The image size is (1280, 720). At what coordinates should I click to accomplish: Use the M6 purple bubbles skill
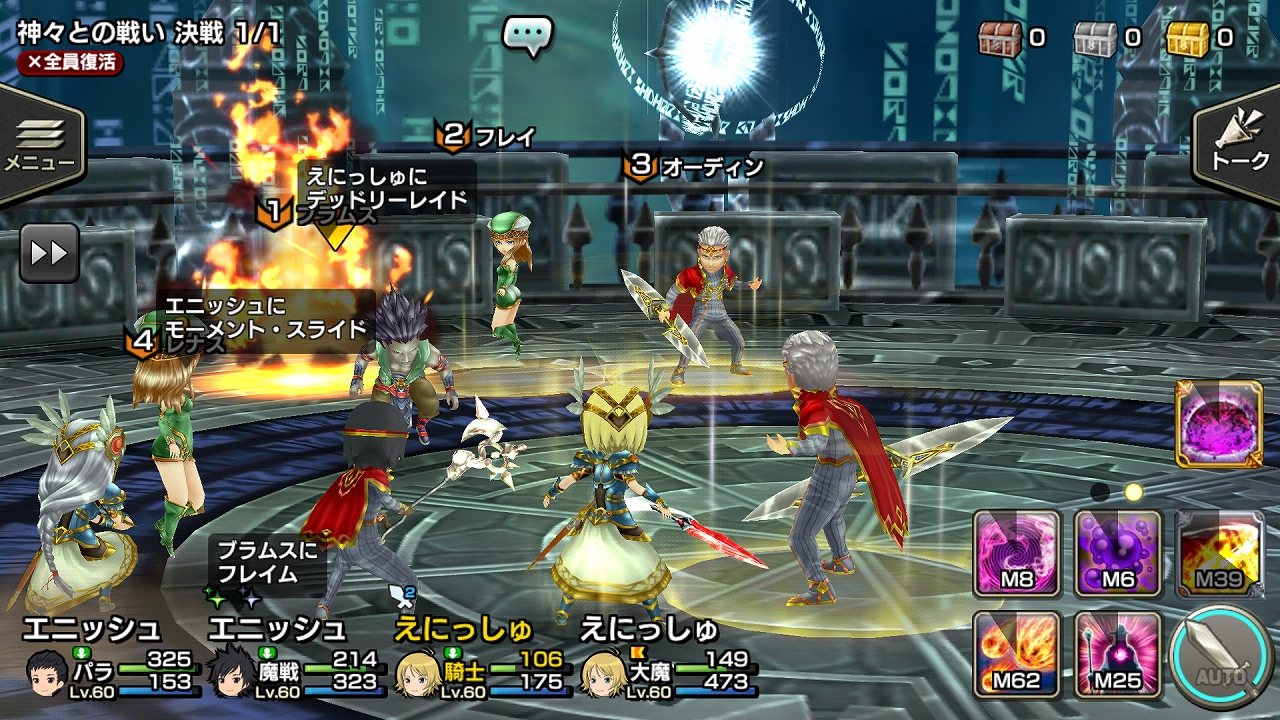(x=1118, y=553)
